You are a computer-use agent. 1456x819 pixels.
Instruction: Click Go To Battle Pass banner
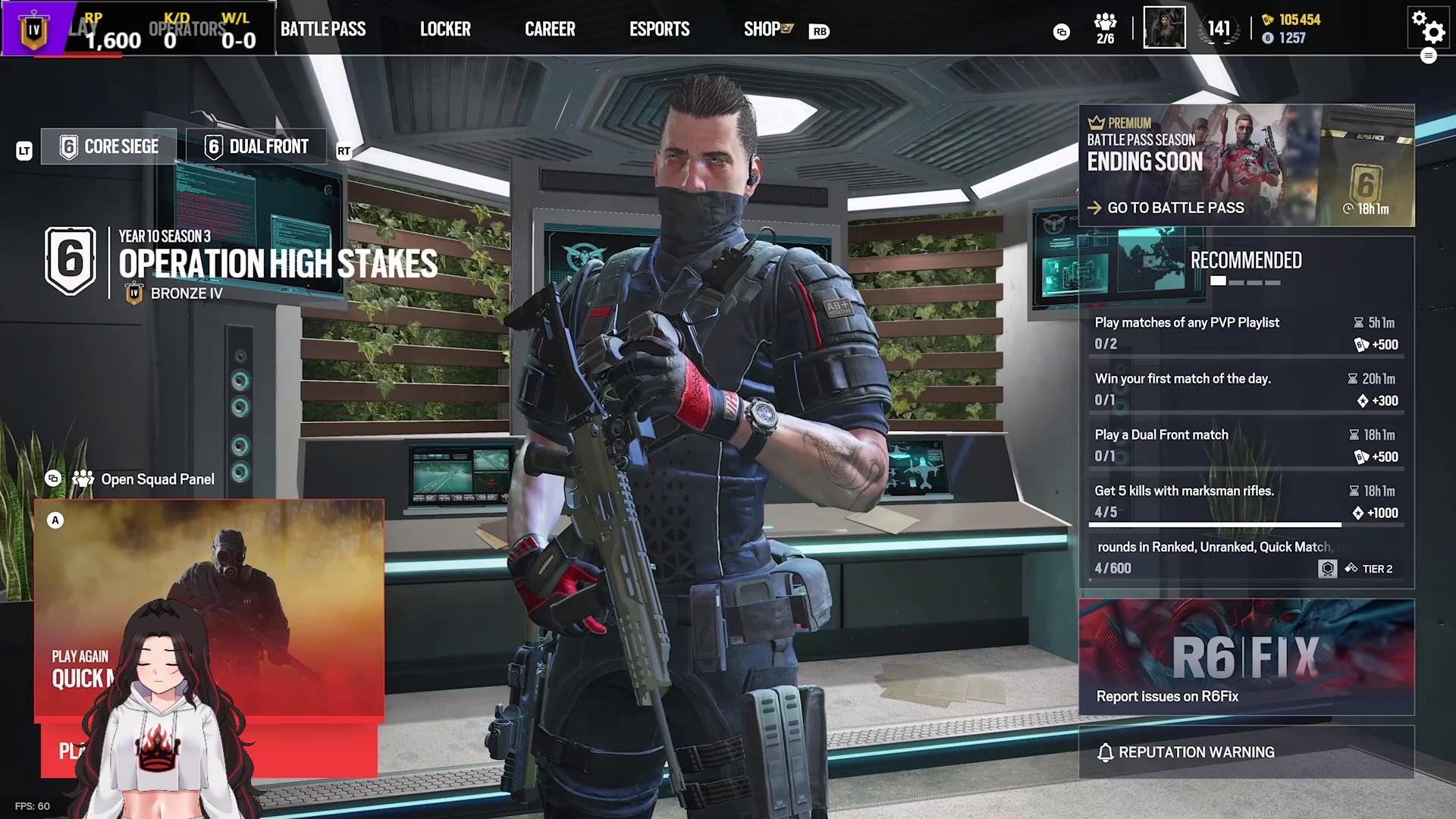click(x=1175, y=208)
